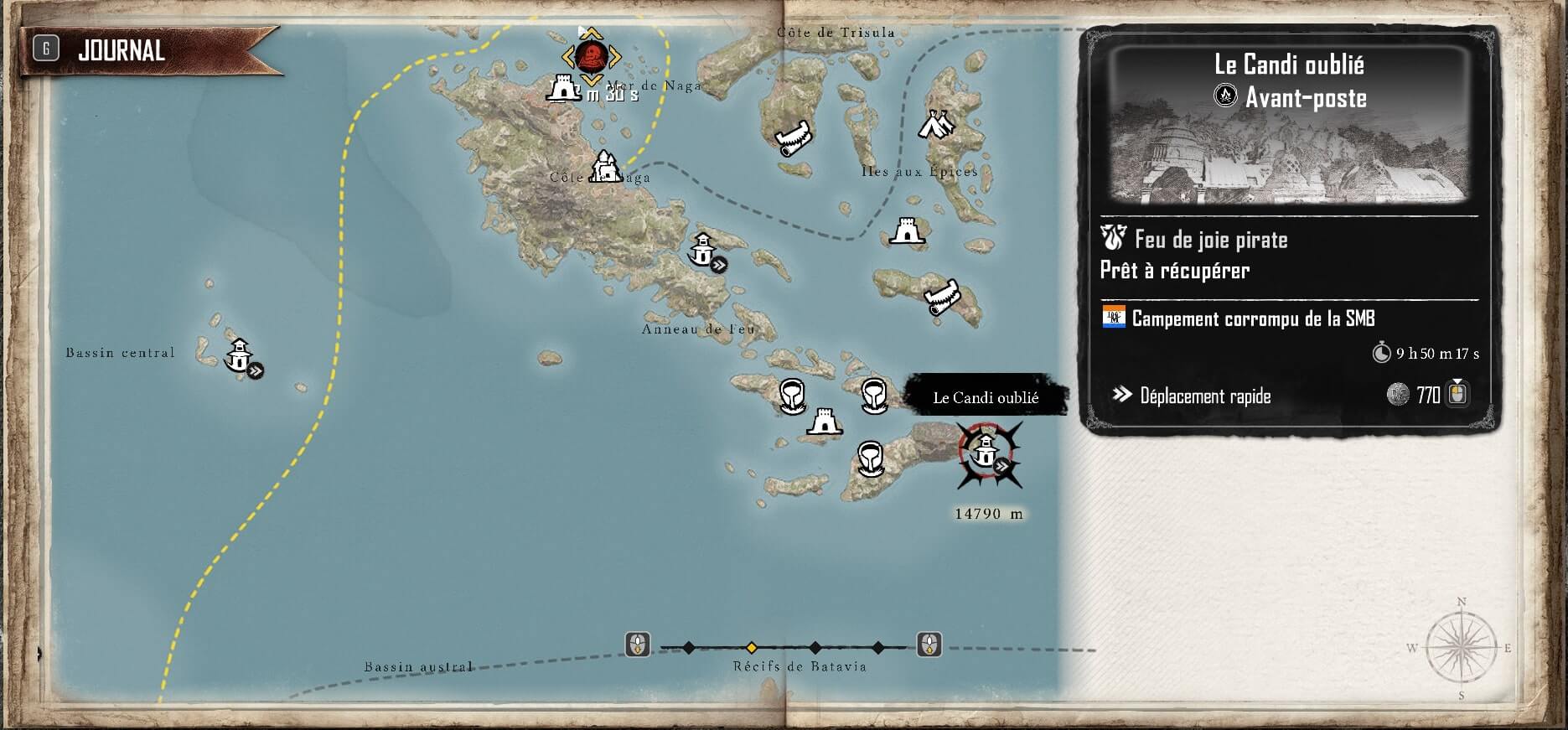
Task: Click the settlement marker on Côte de Naga
Action: (x=605, y=167)
